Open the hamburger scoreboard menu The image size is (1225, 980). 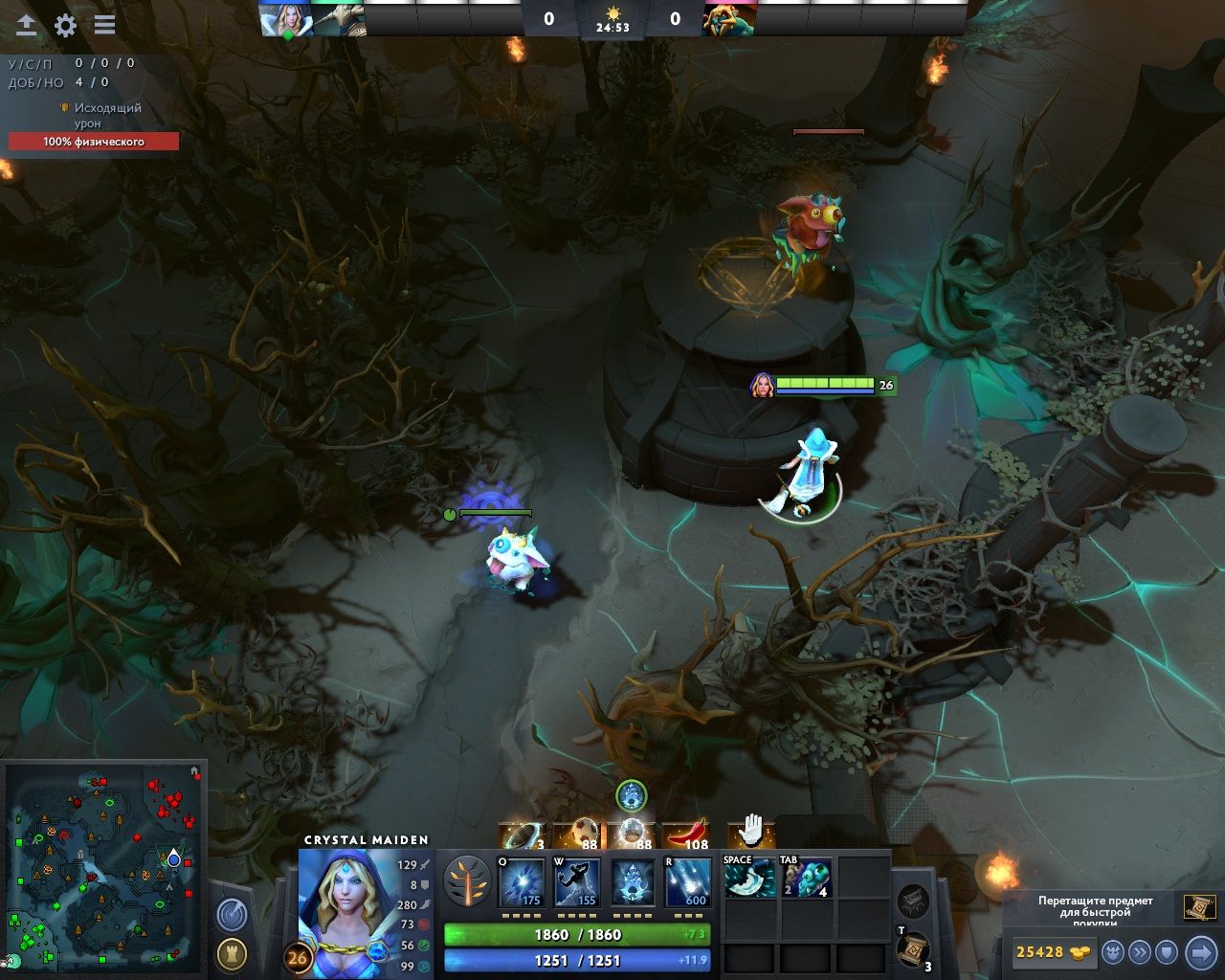click(104, 26)
